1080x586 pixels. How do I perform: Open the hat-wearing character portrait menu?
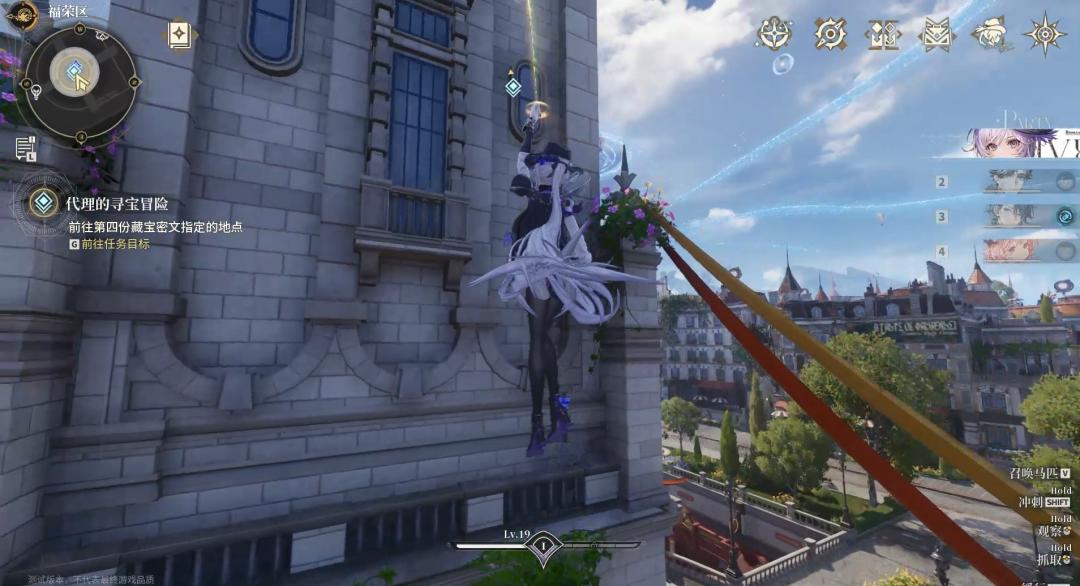pos(990,33)
